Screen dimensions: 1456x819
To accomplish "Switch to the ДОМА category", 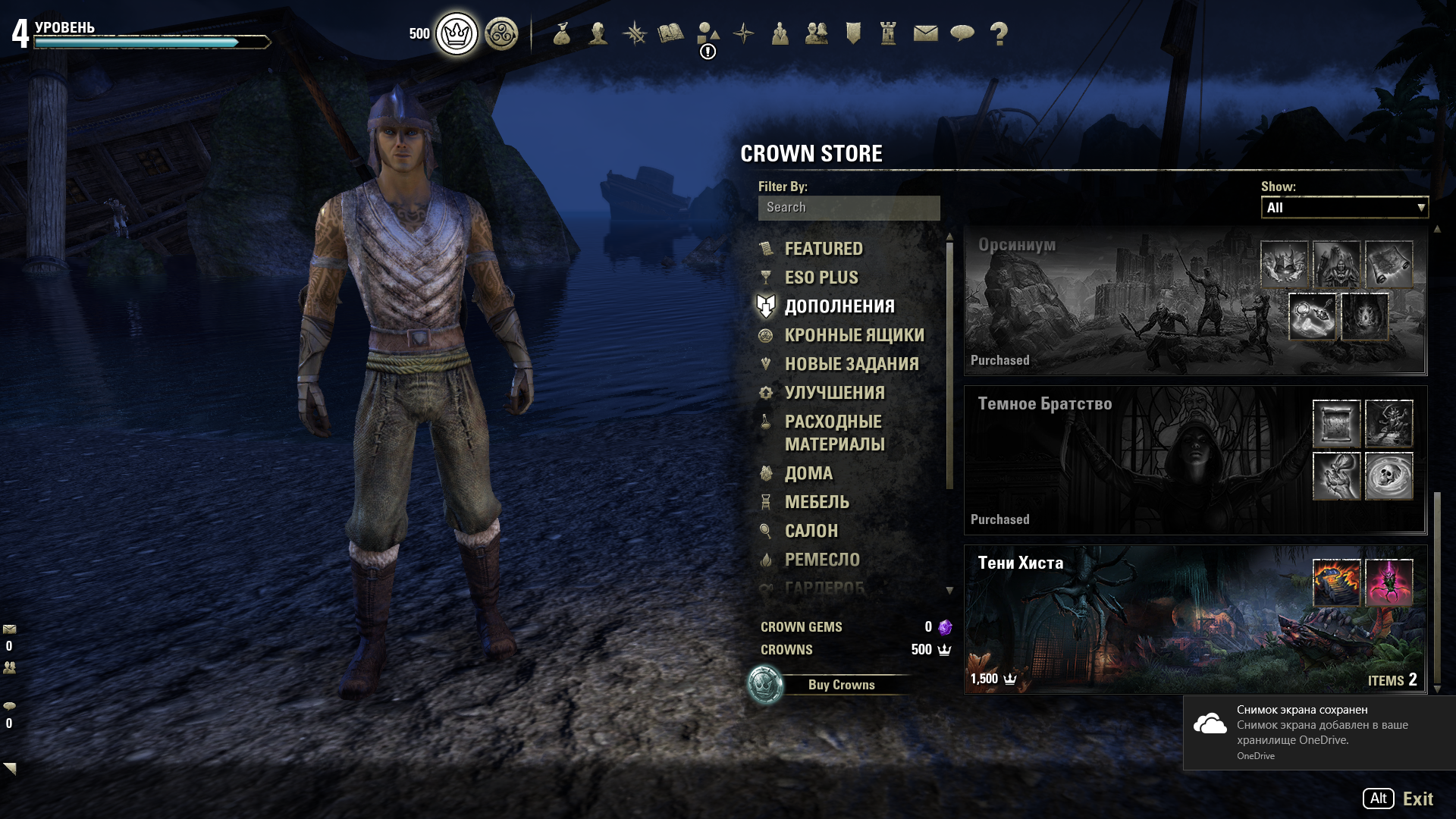I will [808, 473].
